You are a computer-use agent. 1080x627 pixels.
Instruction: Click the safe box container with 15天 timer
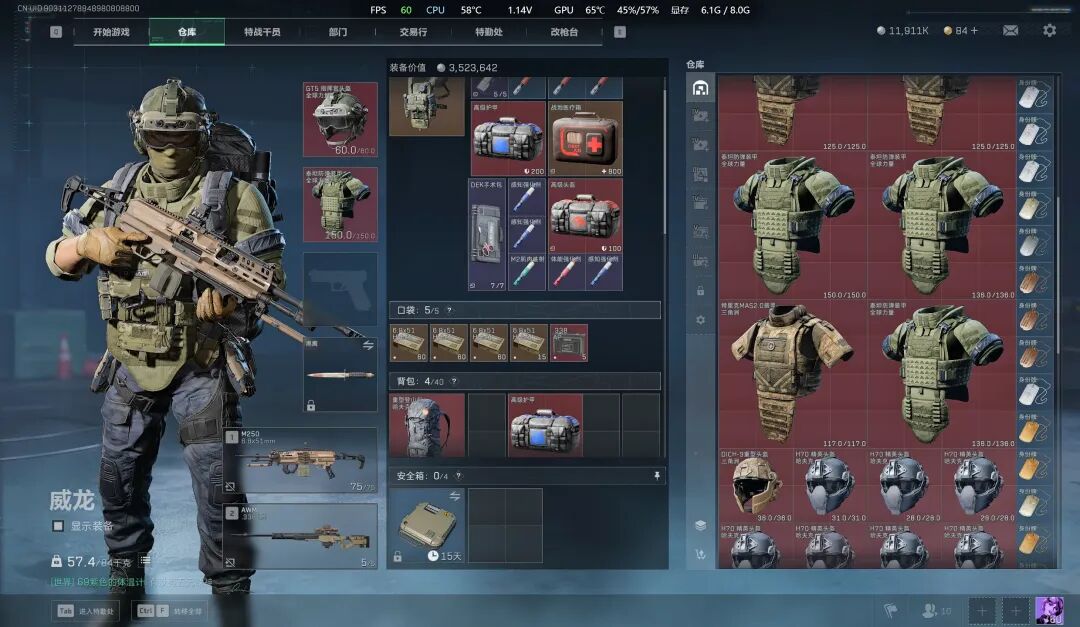pyautogui.click(x=427, y=525)
